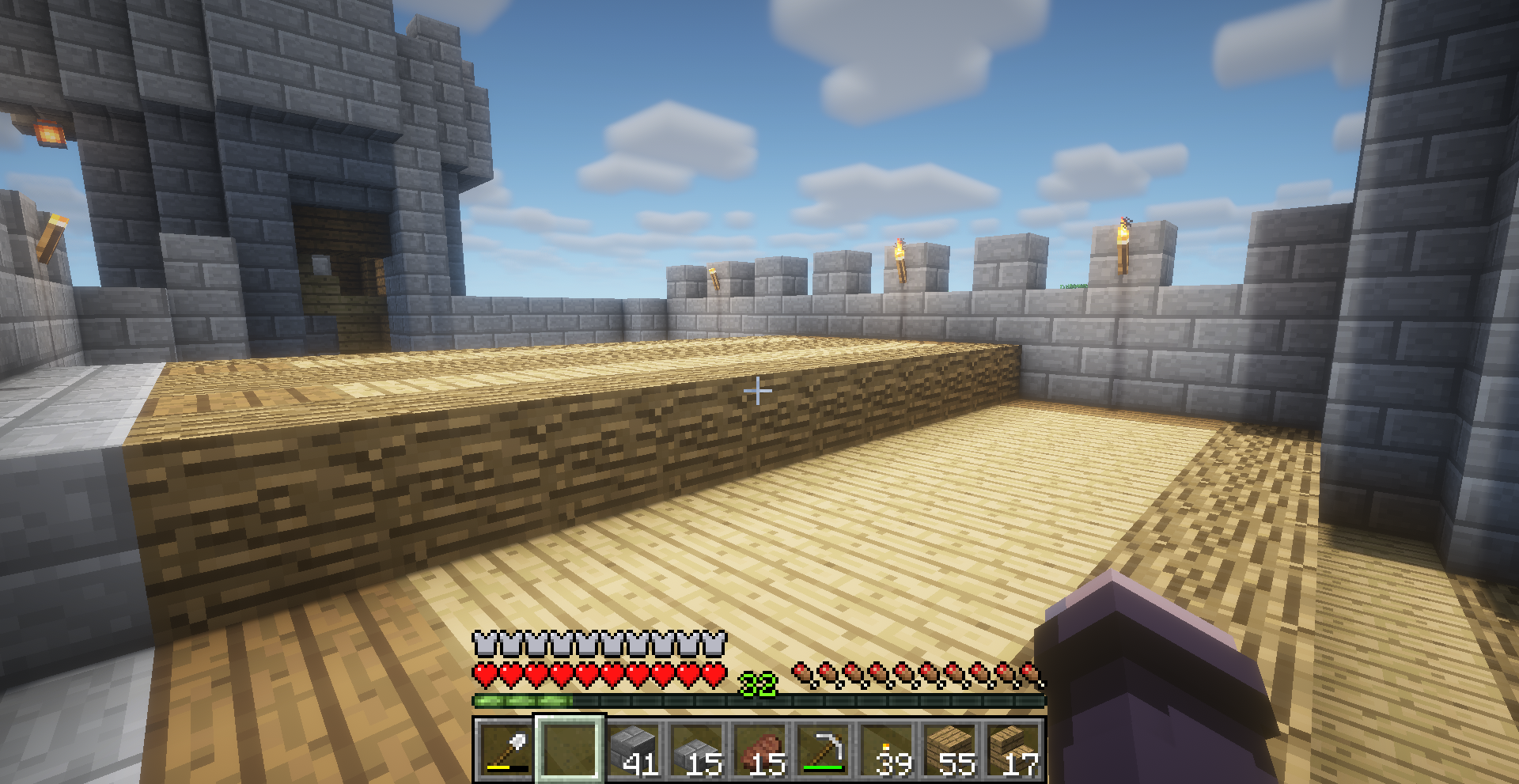The height and width of the screenshot is (784, 1519).
Task: Select the stone brick slab slot
Action: 697,748
